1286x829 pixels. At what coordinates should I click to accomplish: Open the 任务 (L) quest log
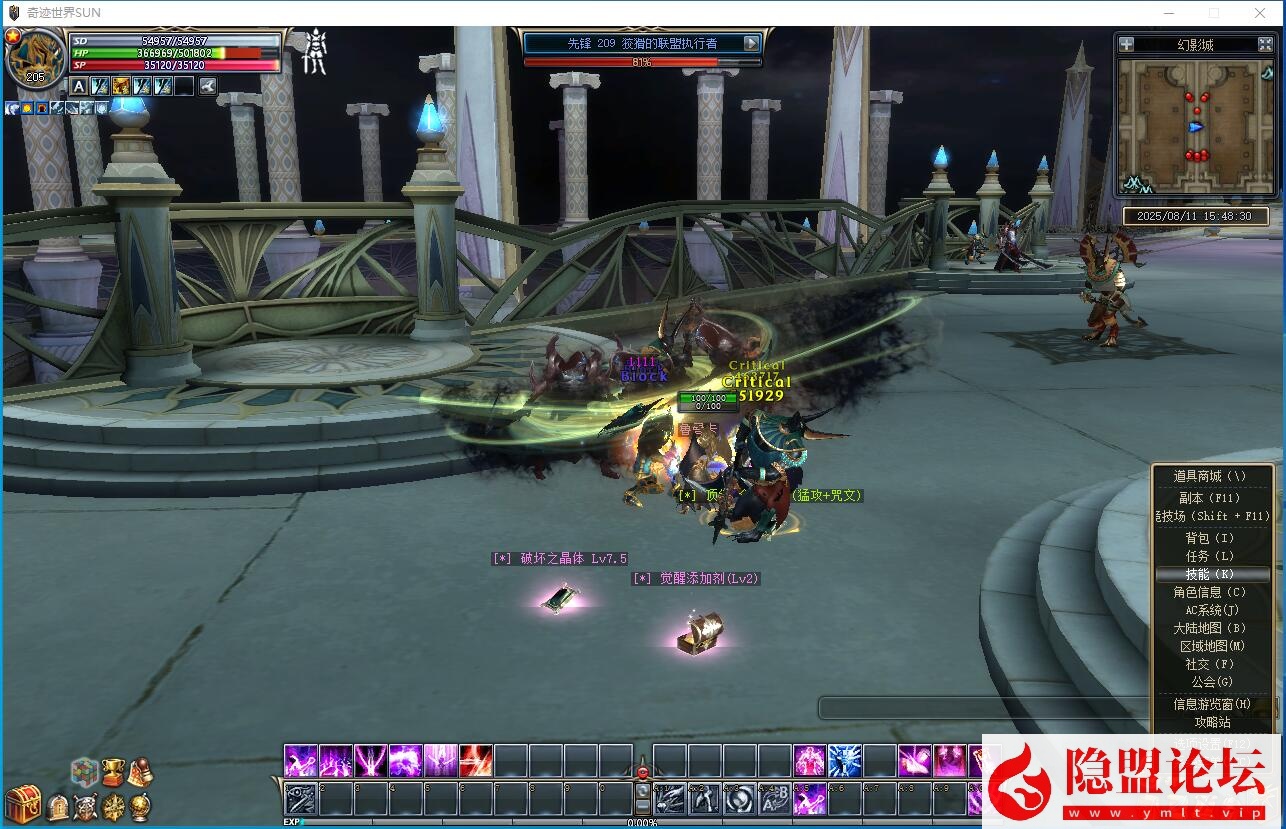1210,556
